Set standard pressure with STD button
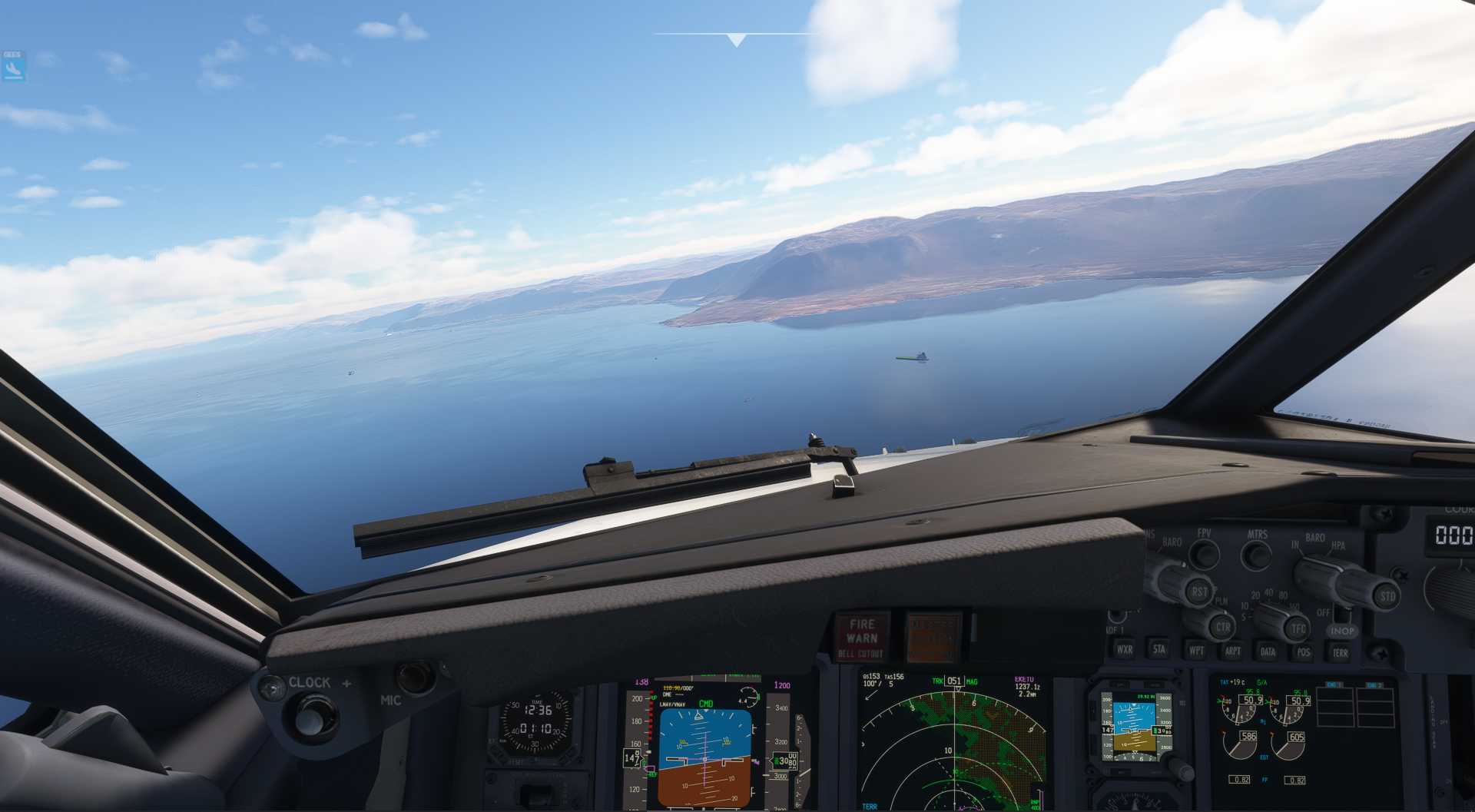Image resolution: width=1475 pixels, height=812 pixels. coord(1387,596)
